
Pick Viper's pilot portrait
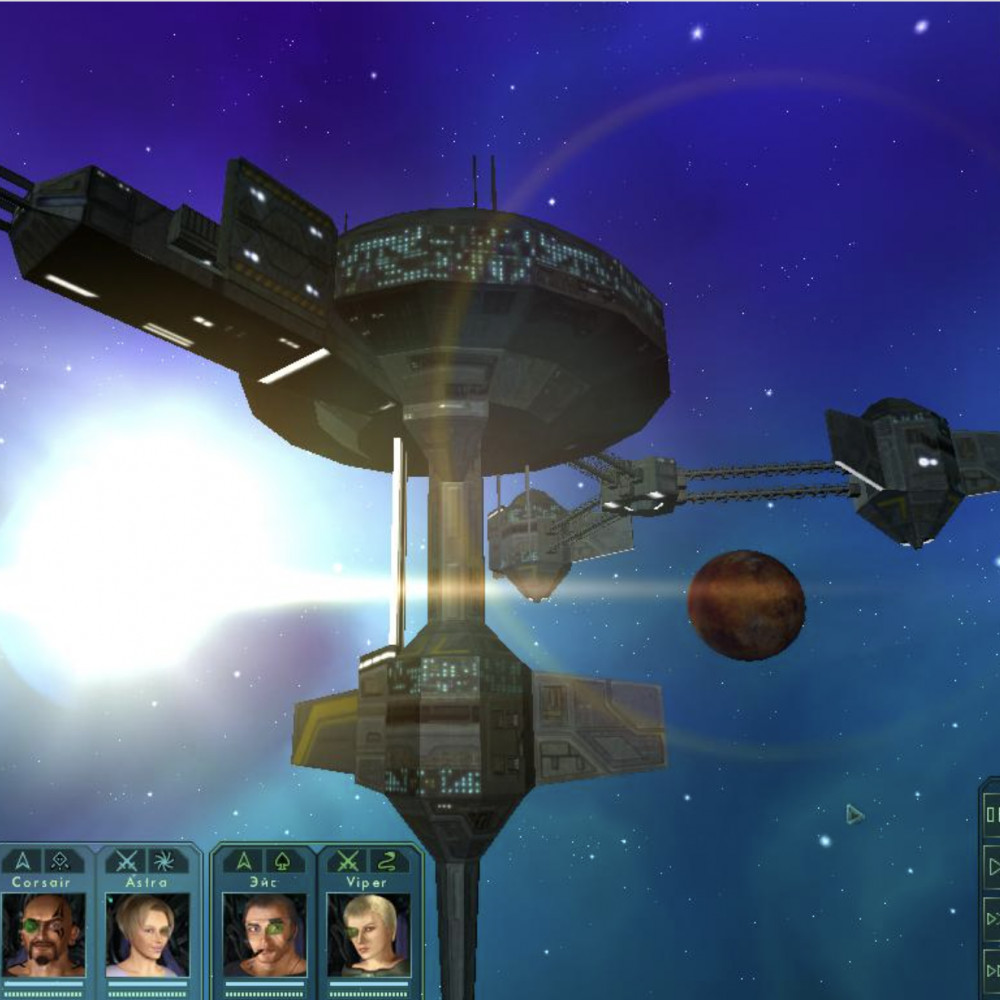(368, 935)
